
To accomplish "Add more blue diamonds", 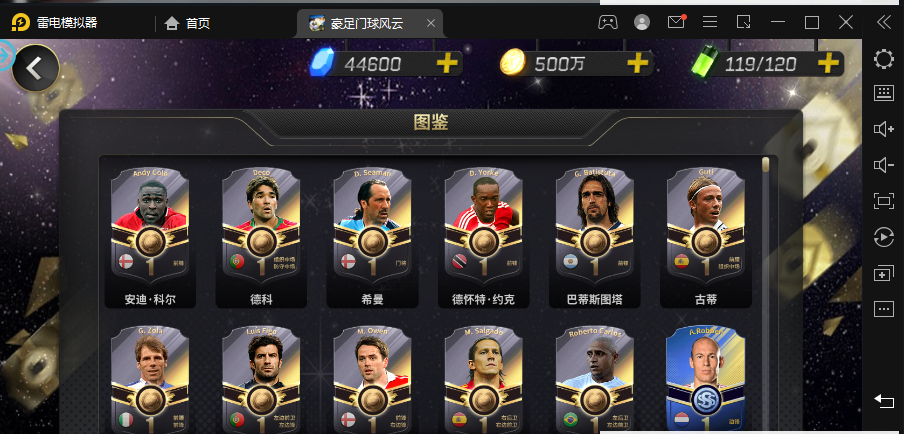I will 447,64.
